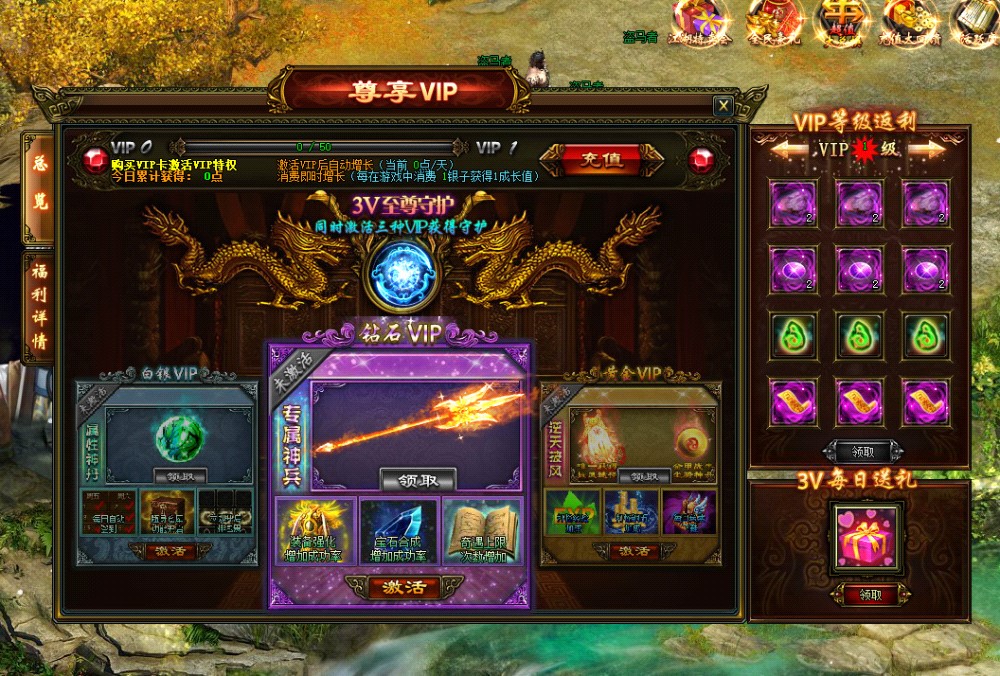The width and height of the screenshot is (1000, 676).
Task: Show the next VIP level rewards
Action: pyautogui.click(x=926, y=150)
